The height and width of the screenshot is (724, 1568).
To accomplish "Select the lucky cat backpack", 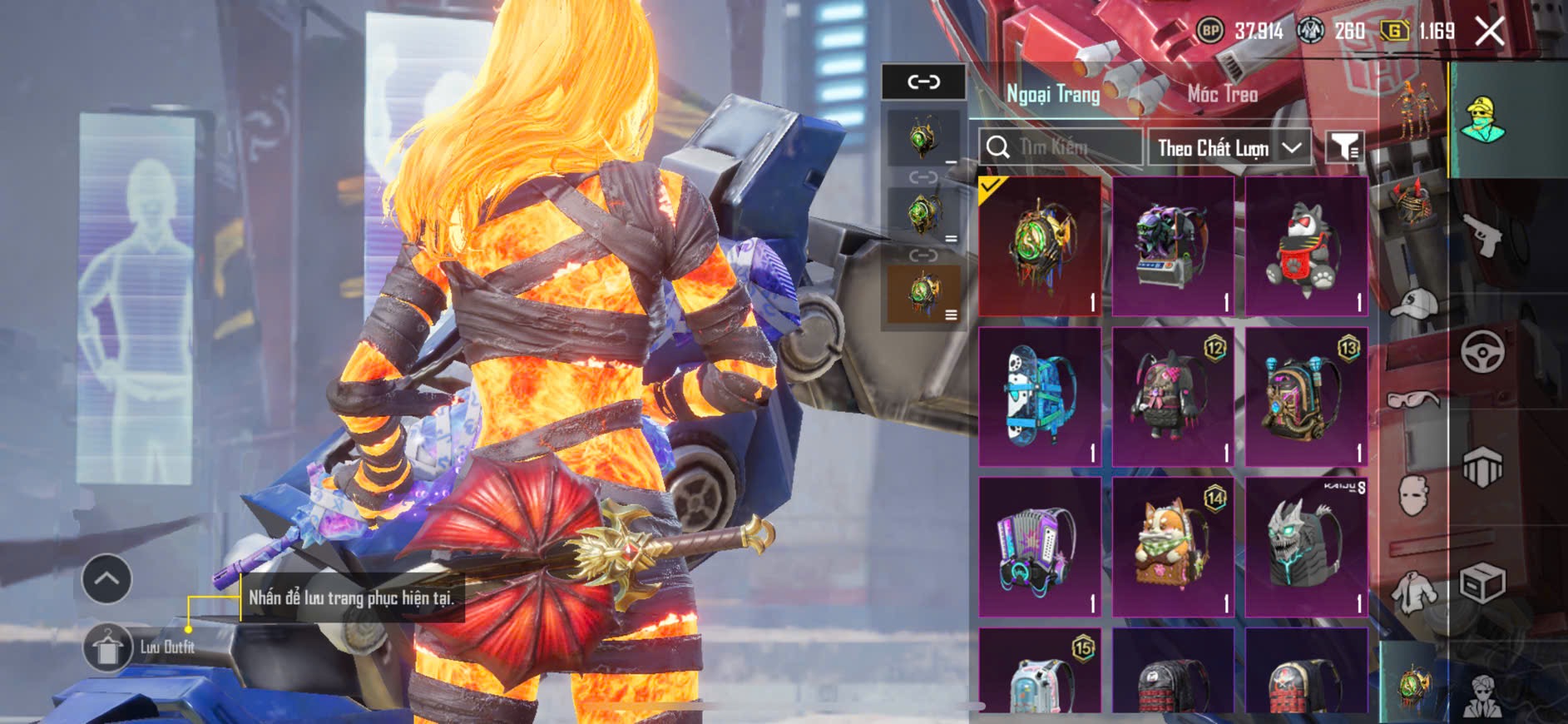I will (x=1306, y=245).
